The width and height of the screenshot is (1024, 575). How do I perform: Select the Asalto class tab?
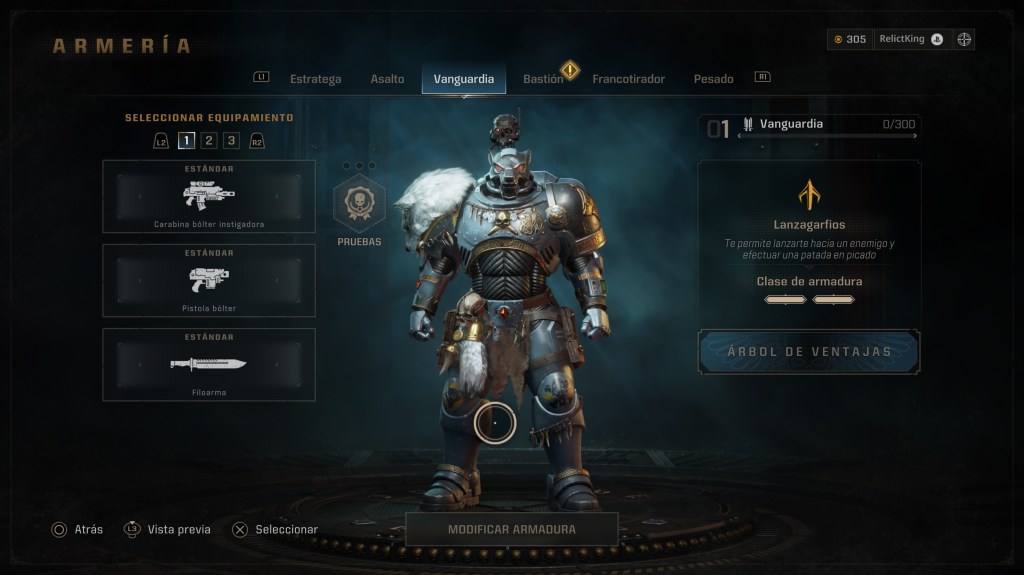click(x=387, y=79)
